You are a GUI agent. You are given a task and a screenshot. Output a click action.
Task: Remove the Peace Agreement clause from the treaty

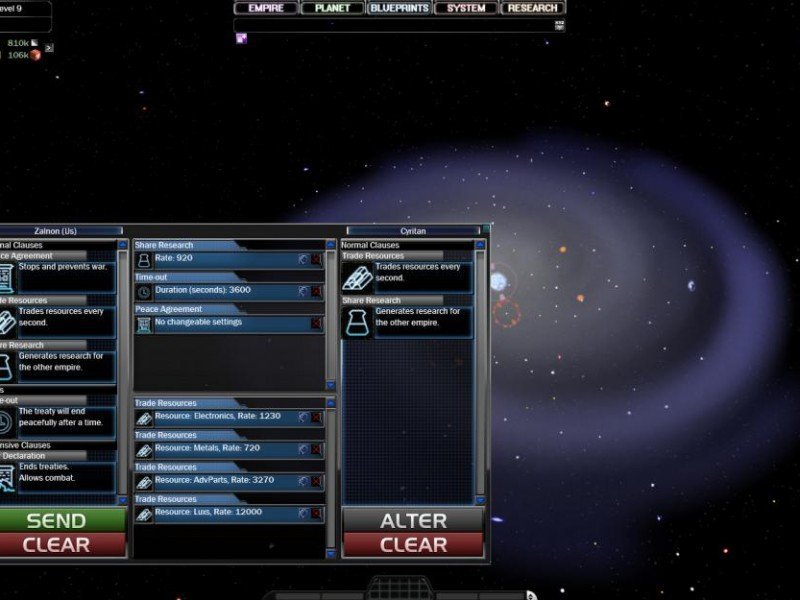317,323
